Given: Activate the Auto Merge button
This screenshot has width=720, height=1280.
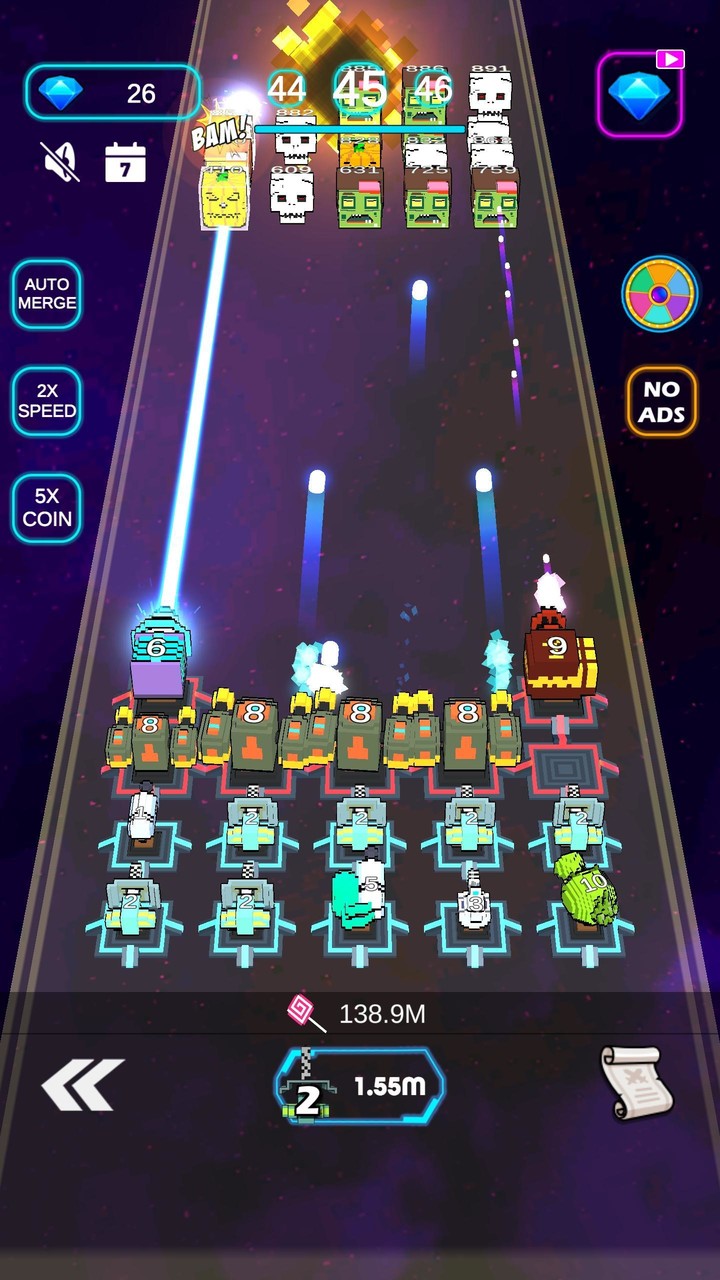Looking at the screenshot, I should pyautogui.click(x=47, y=294).
